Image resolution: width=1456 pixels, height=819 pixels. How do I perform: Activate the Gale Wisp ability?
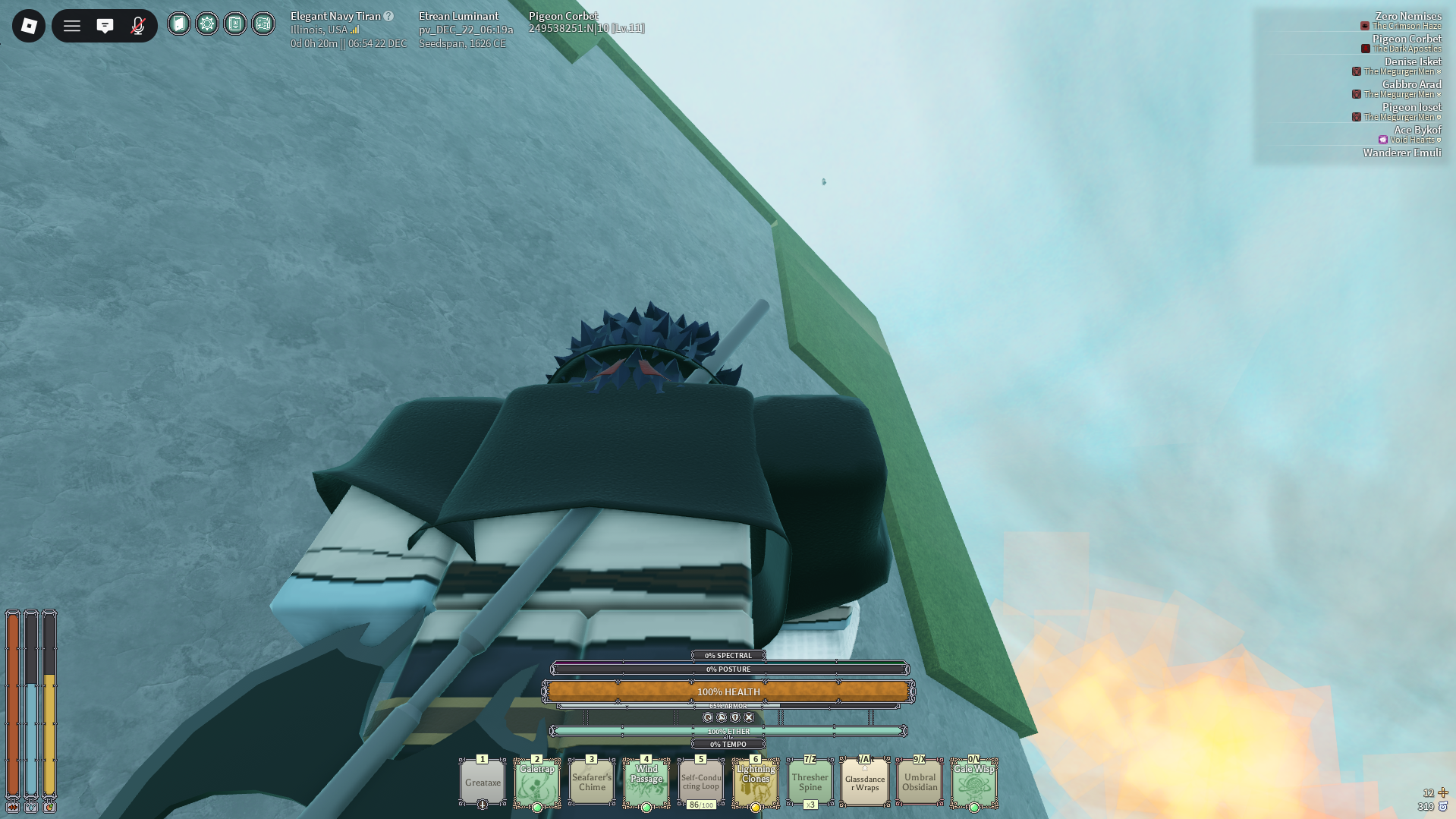(x=974, y=783)
